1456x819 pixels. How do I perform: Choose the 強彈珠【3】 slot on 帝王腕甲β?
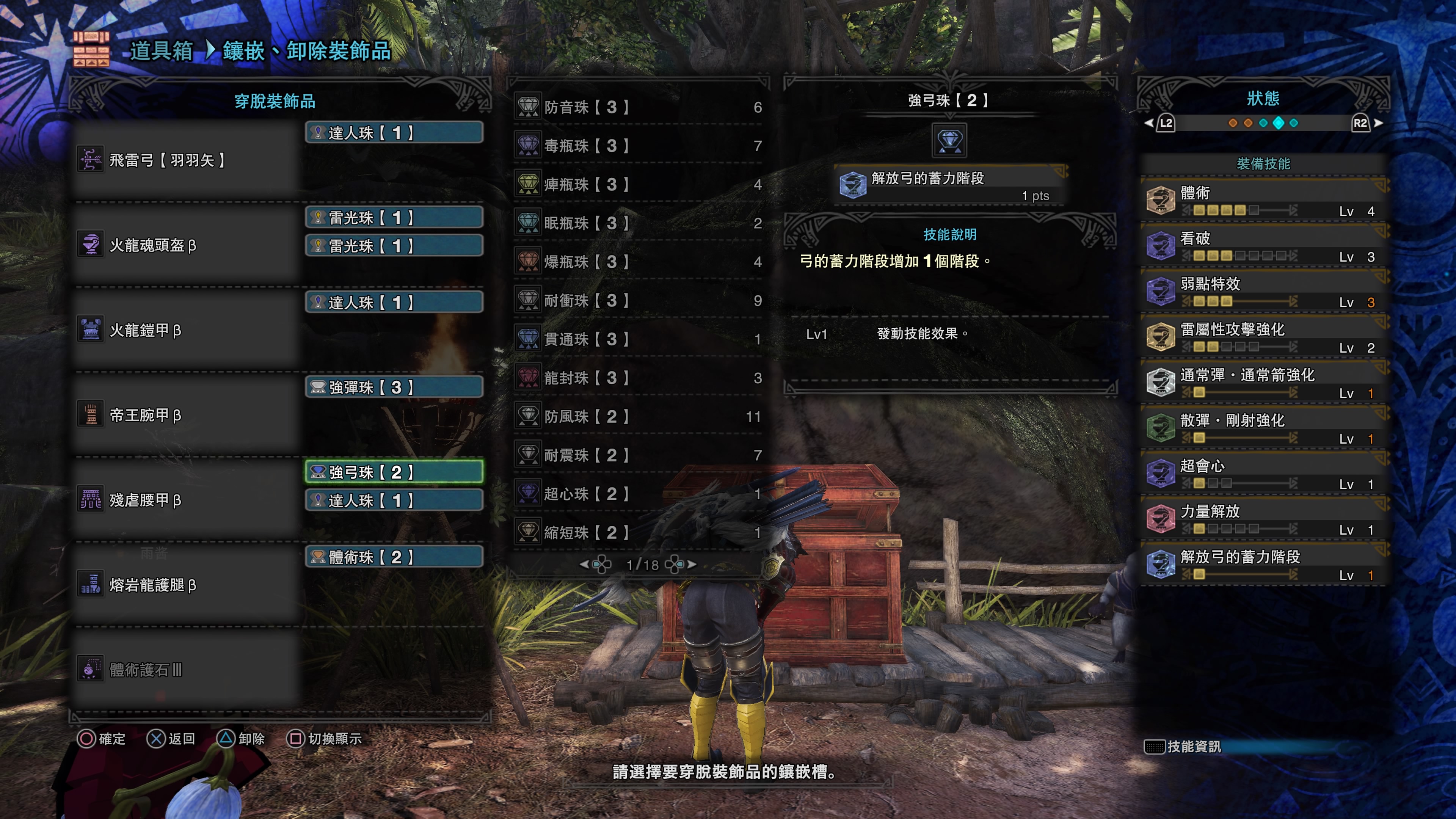coord(394,387)
